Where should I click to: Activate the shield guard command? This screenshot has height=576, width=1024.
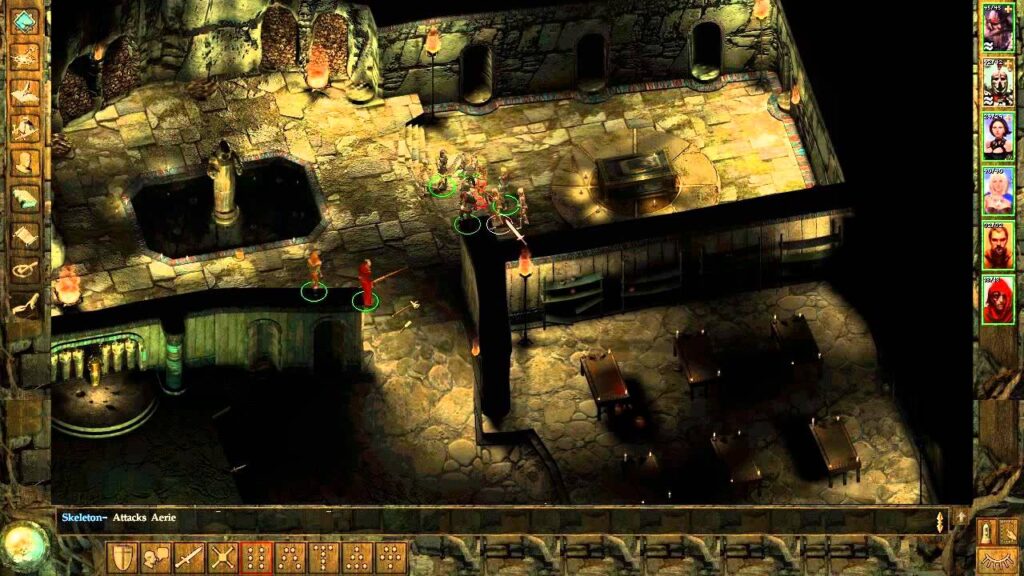click(x=123, y=557)
